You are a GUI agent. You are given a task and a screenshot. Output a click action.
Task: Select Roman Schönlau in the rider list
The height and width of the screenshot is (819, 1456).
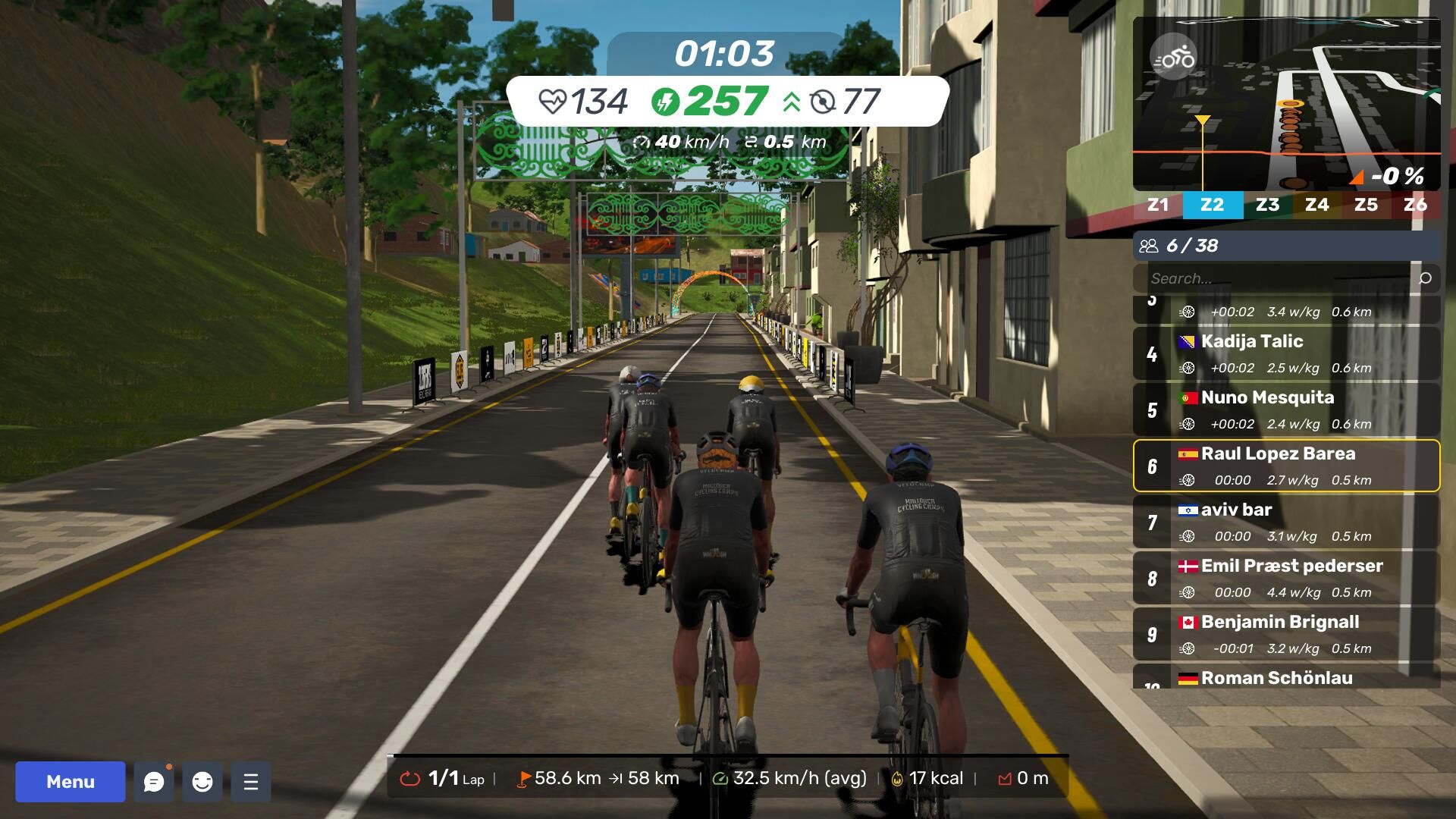pyautogui.click(x=1286, y=678)
